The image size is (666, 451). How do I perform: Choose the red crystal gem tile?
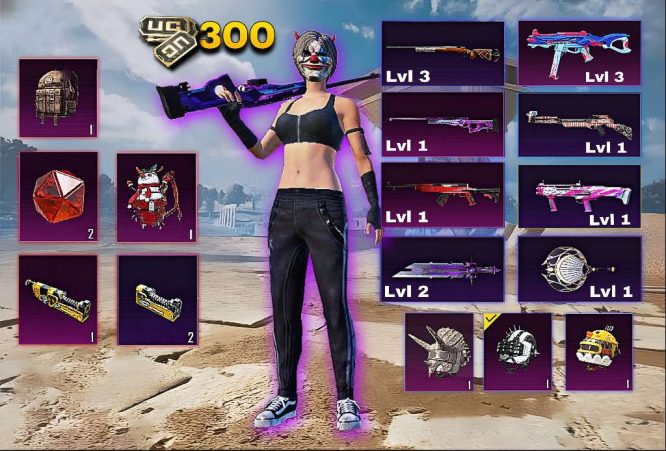pos(58,196)
